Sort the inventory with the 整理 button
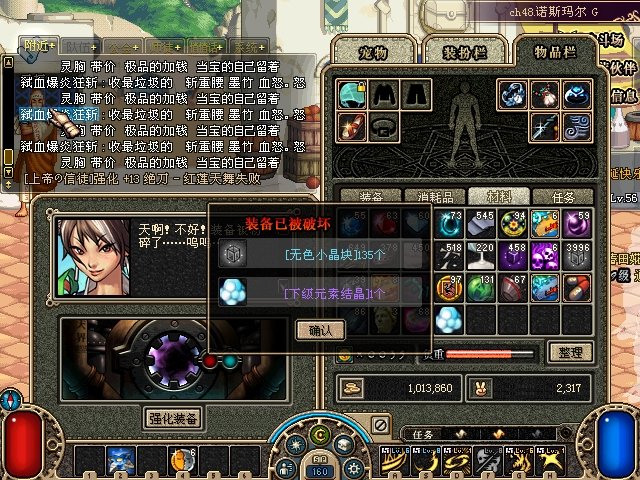The width and height of the screenshot is (640, 480). click(572, 352)
